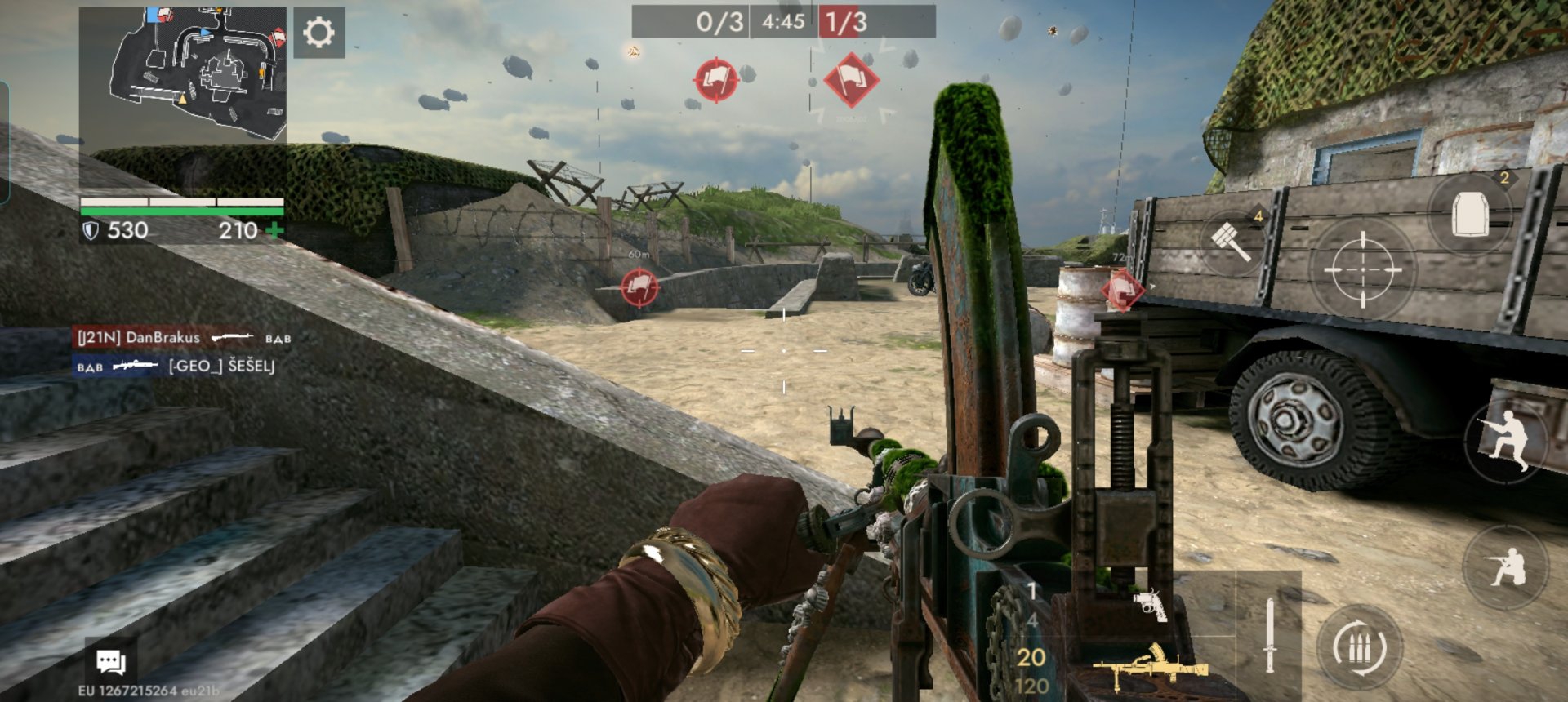The width and height of the screenshot is (1568, 702).
Task: Tap the kneeling soldier stance button
Action: click(1505, 566)
